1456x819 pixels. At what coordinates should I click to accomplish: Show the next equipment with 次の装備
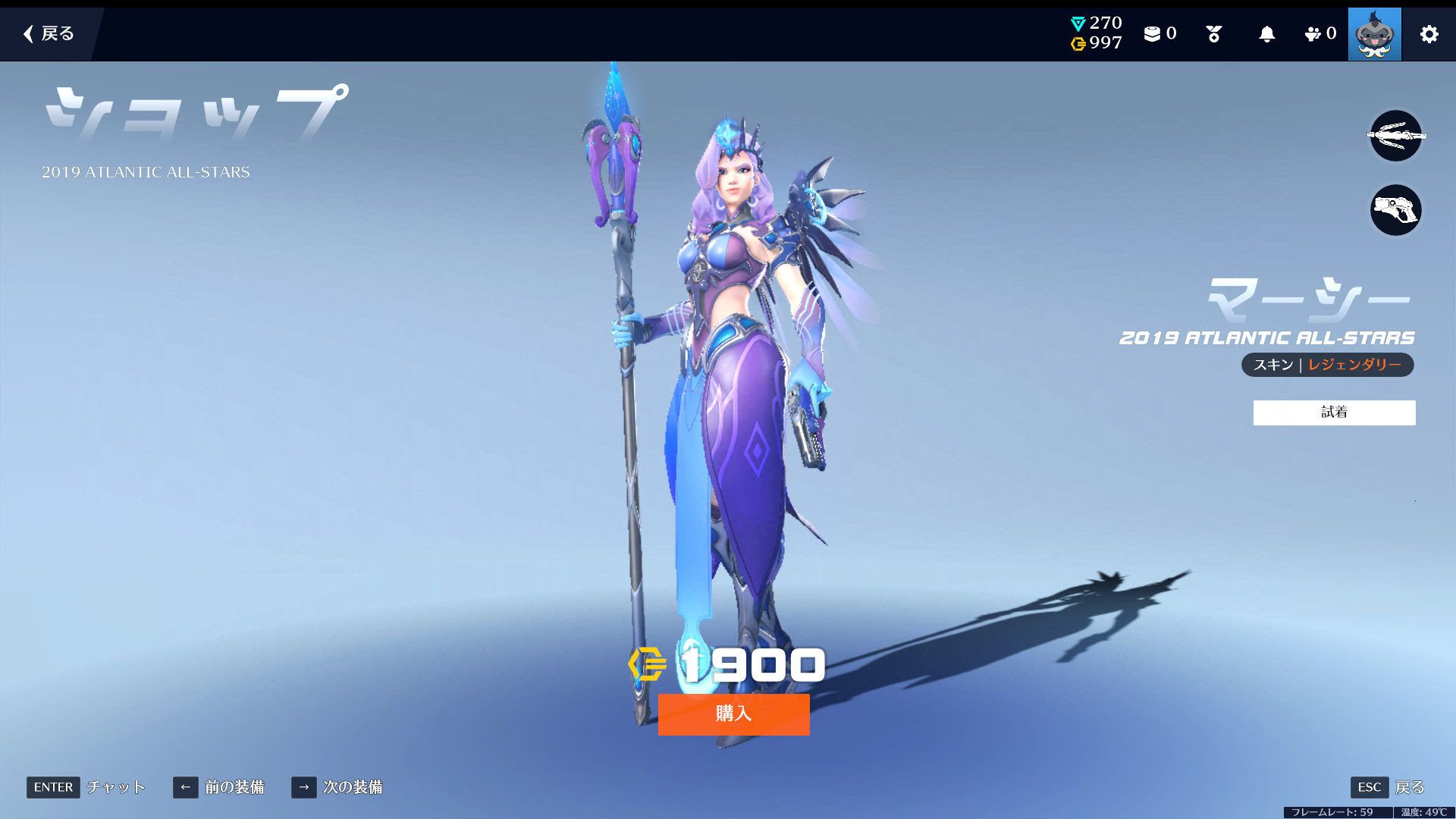337,787
